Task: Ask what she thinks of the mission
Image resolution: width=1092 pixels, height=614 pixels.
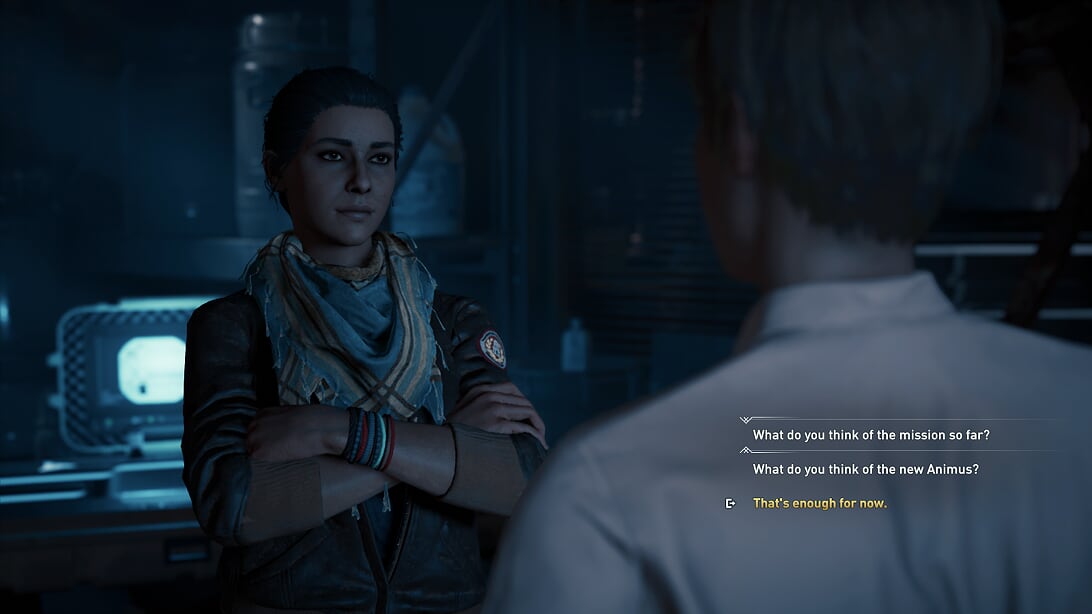Action: [x=871, y=435]
